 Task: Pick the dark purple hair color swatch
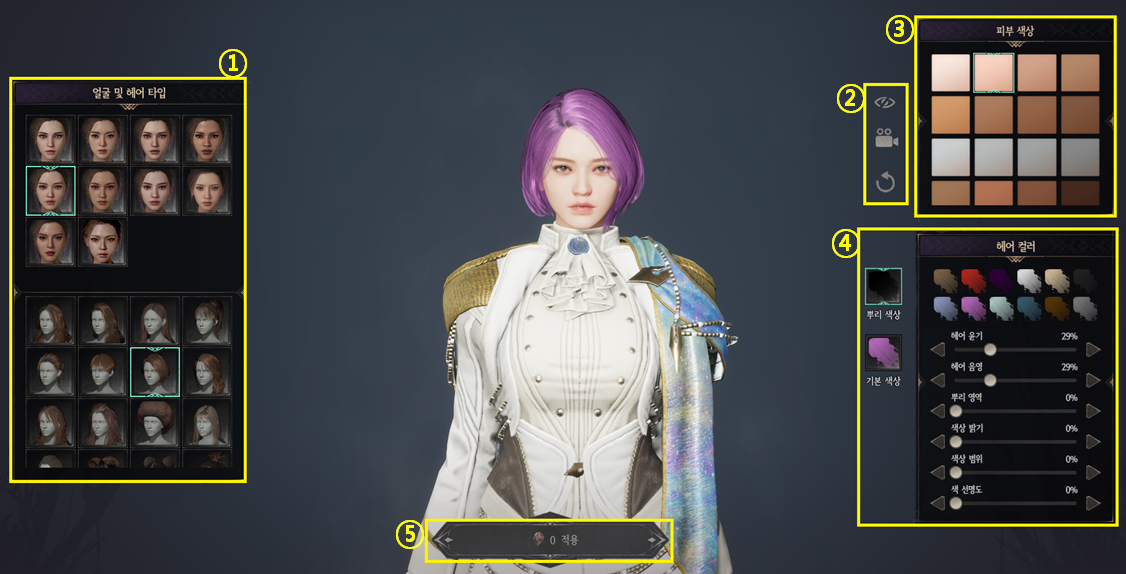coord(1001,279)
